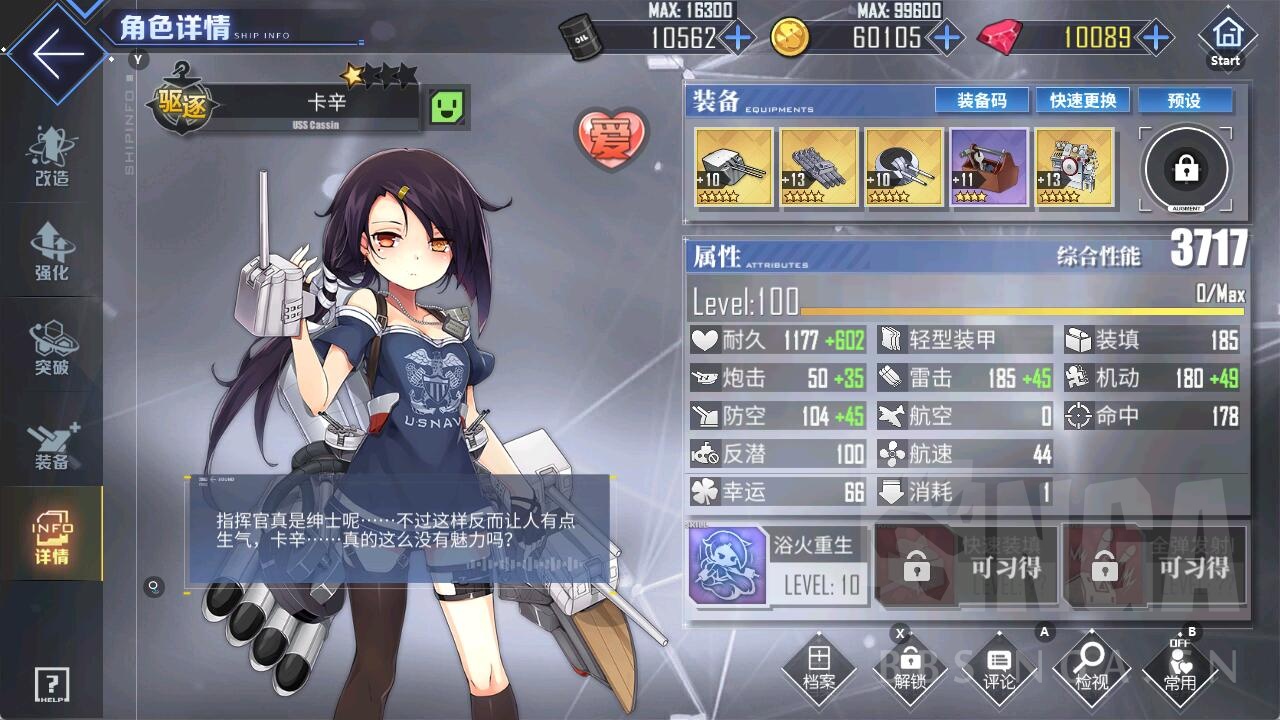Open the HELP question mark button
Viewport: 1280px width, 720px height.
click(x=51, y=685)
